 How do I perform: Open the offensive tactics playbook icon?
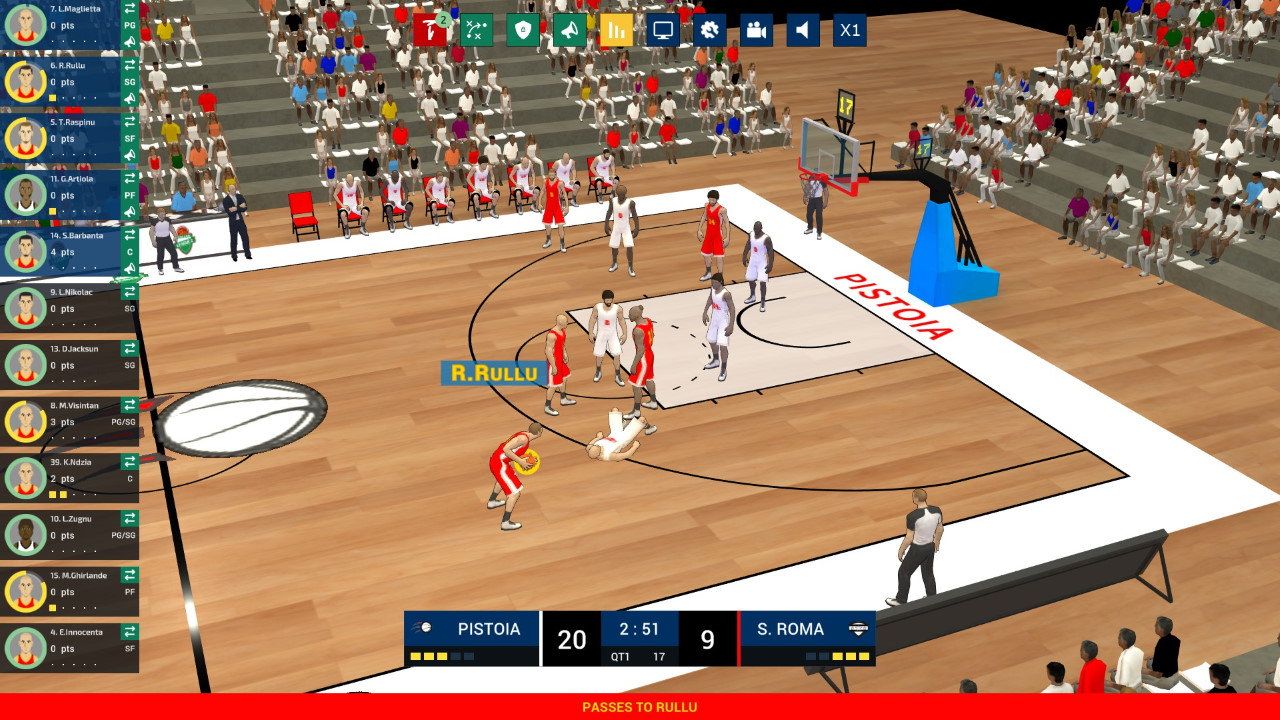(476, 30)
